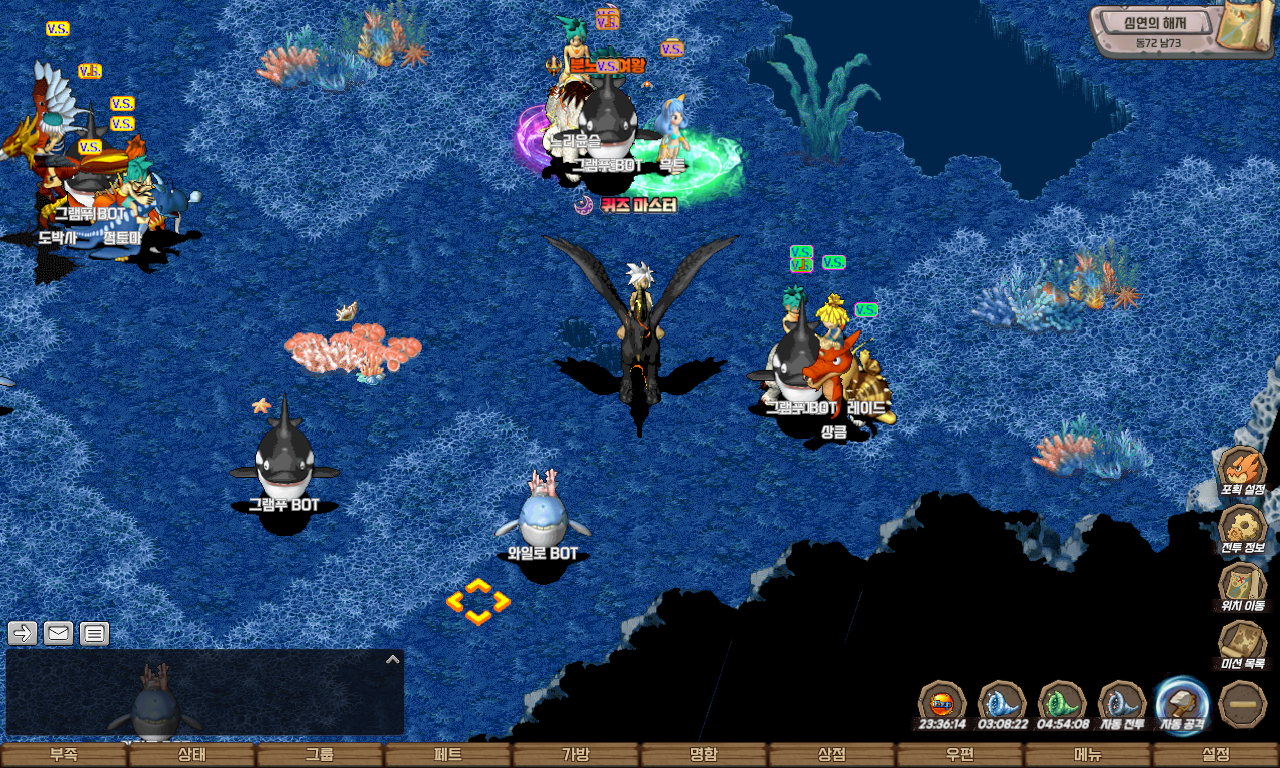Open the 메뉴 (menu) button
The image size is (1280, 768).
1088,755
